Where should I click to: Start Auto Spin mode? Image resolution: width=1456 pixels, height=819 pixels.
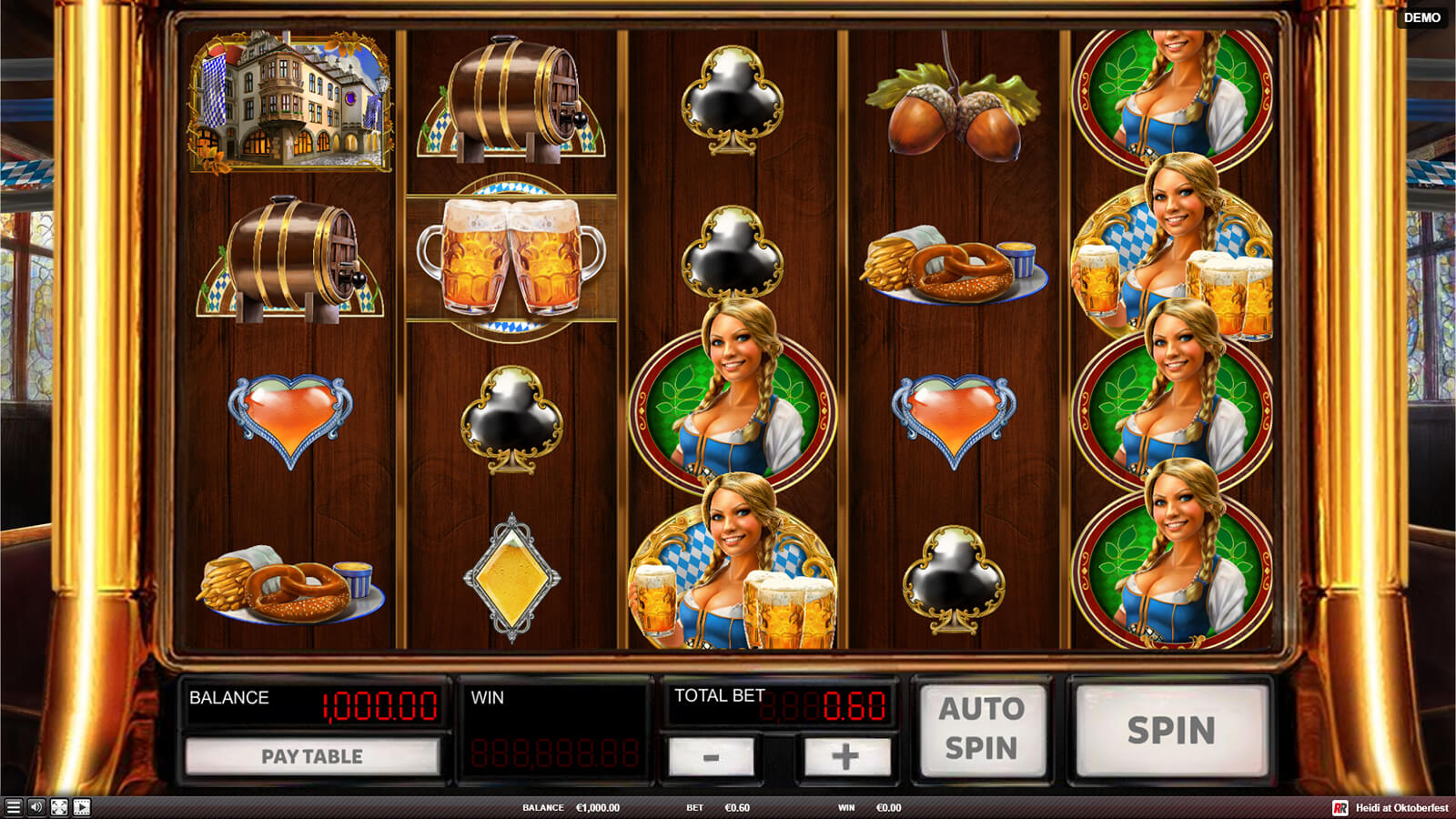point(982,728)
